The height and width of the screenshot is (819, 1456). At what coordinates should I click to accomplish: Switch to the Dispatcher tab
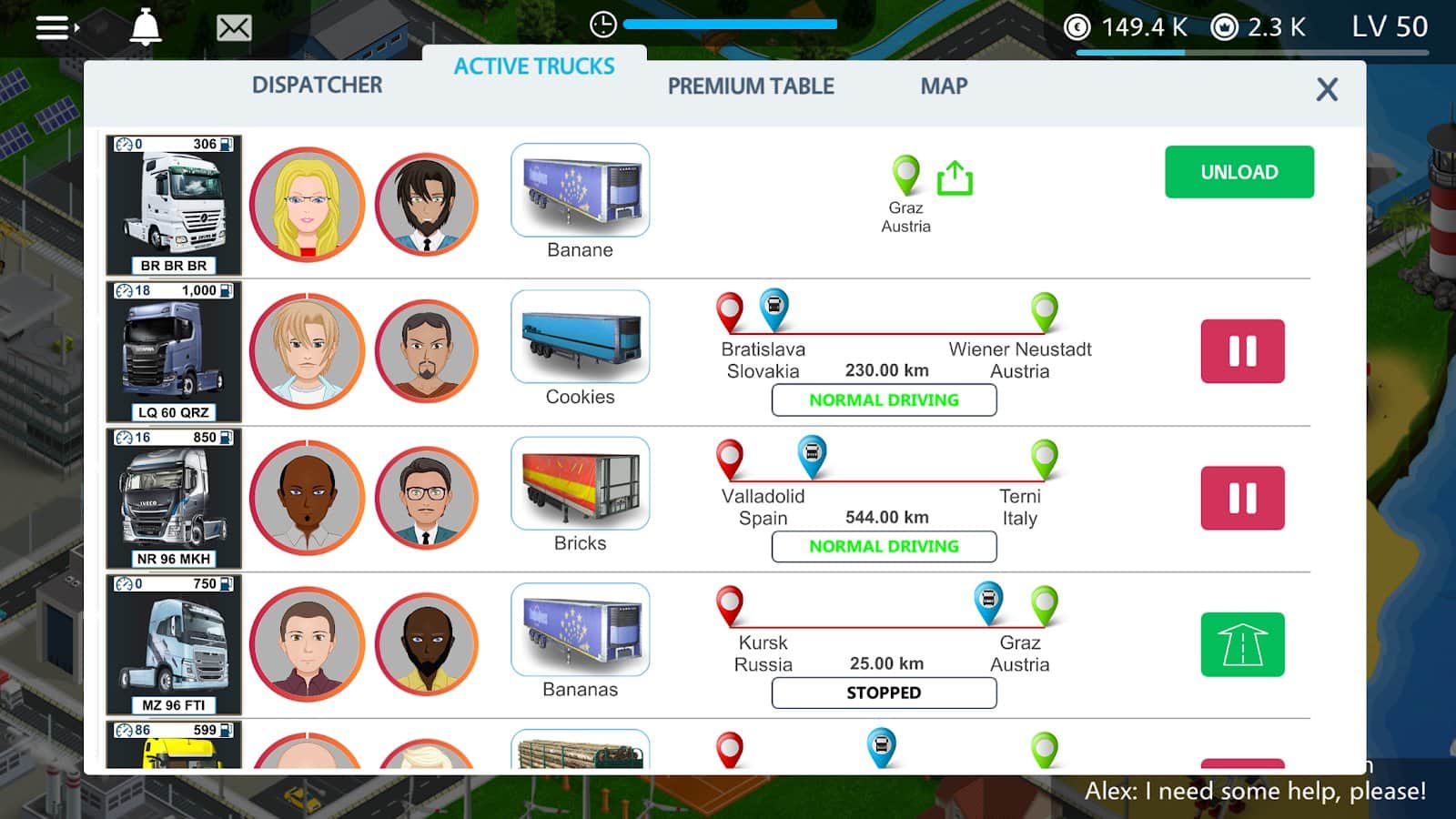317,86
